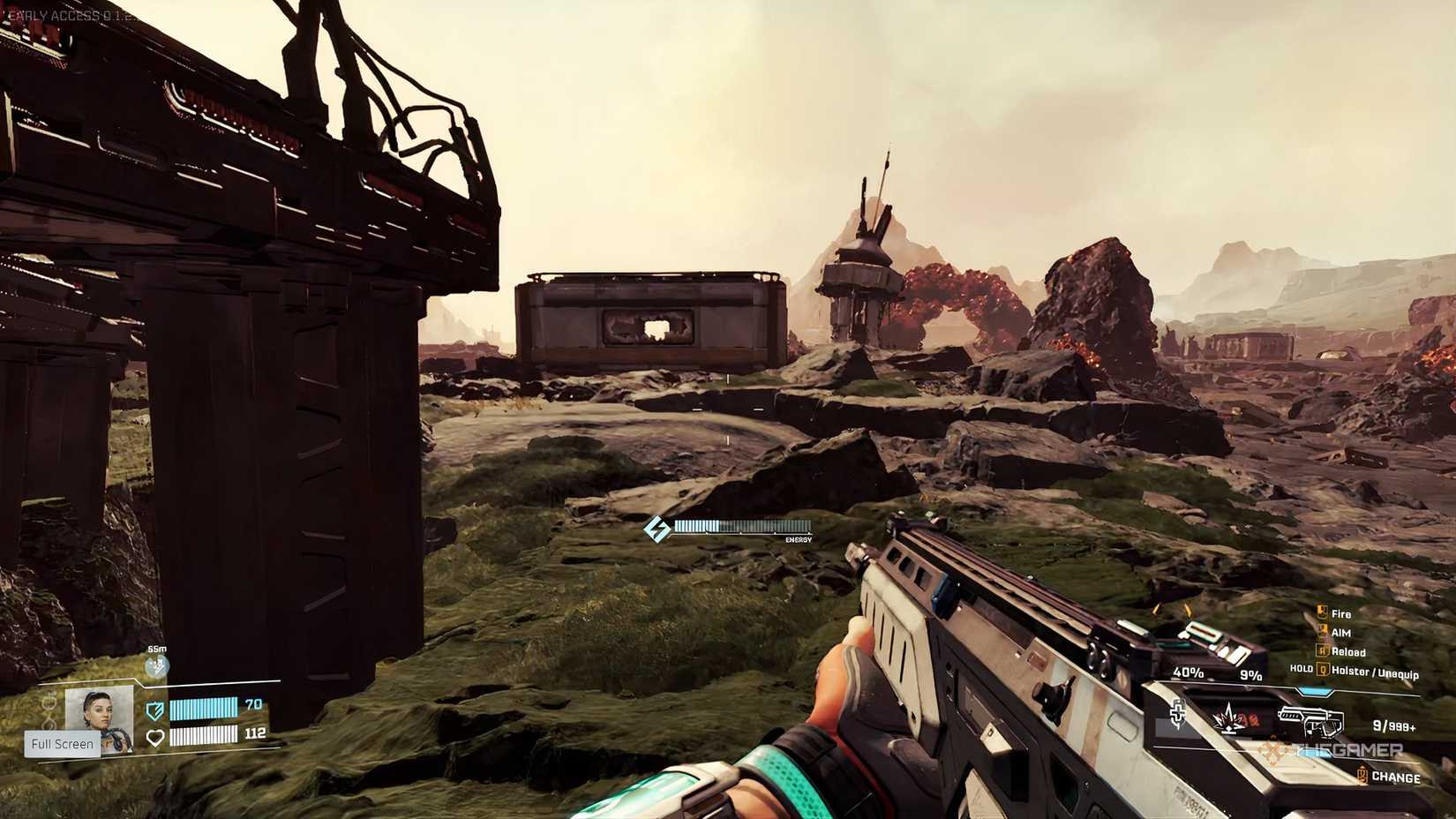Expand the blue notch above the ammo panel
This screenshot has height=819, width=1456.
(1315, 691)
